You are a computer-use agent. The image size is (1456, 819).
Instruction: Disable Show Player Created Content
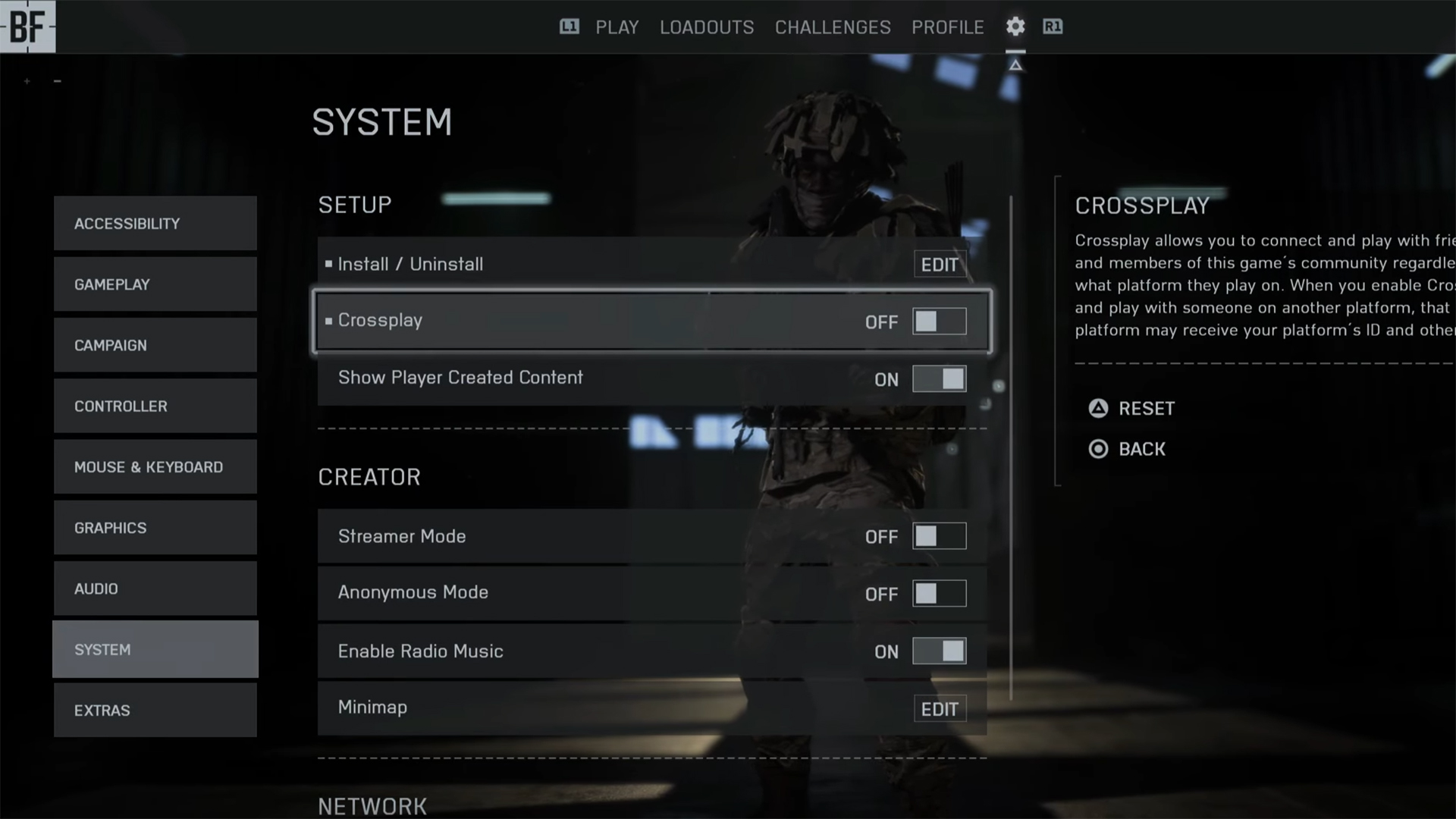click(940, 379)
